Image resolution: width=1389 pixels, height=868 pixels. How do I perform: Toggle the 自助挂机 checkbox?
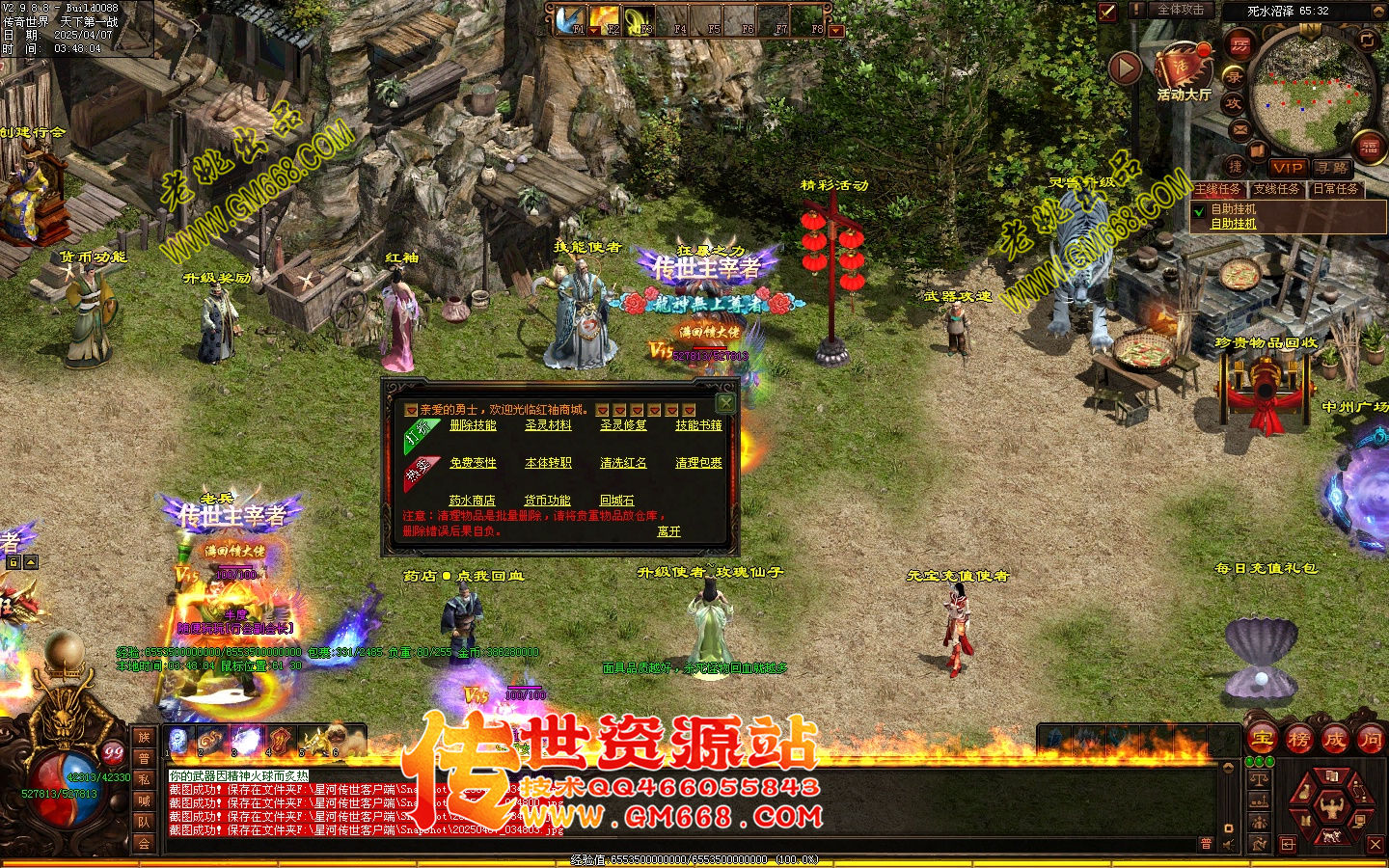pos(1199,211)
